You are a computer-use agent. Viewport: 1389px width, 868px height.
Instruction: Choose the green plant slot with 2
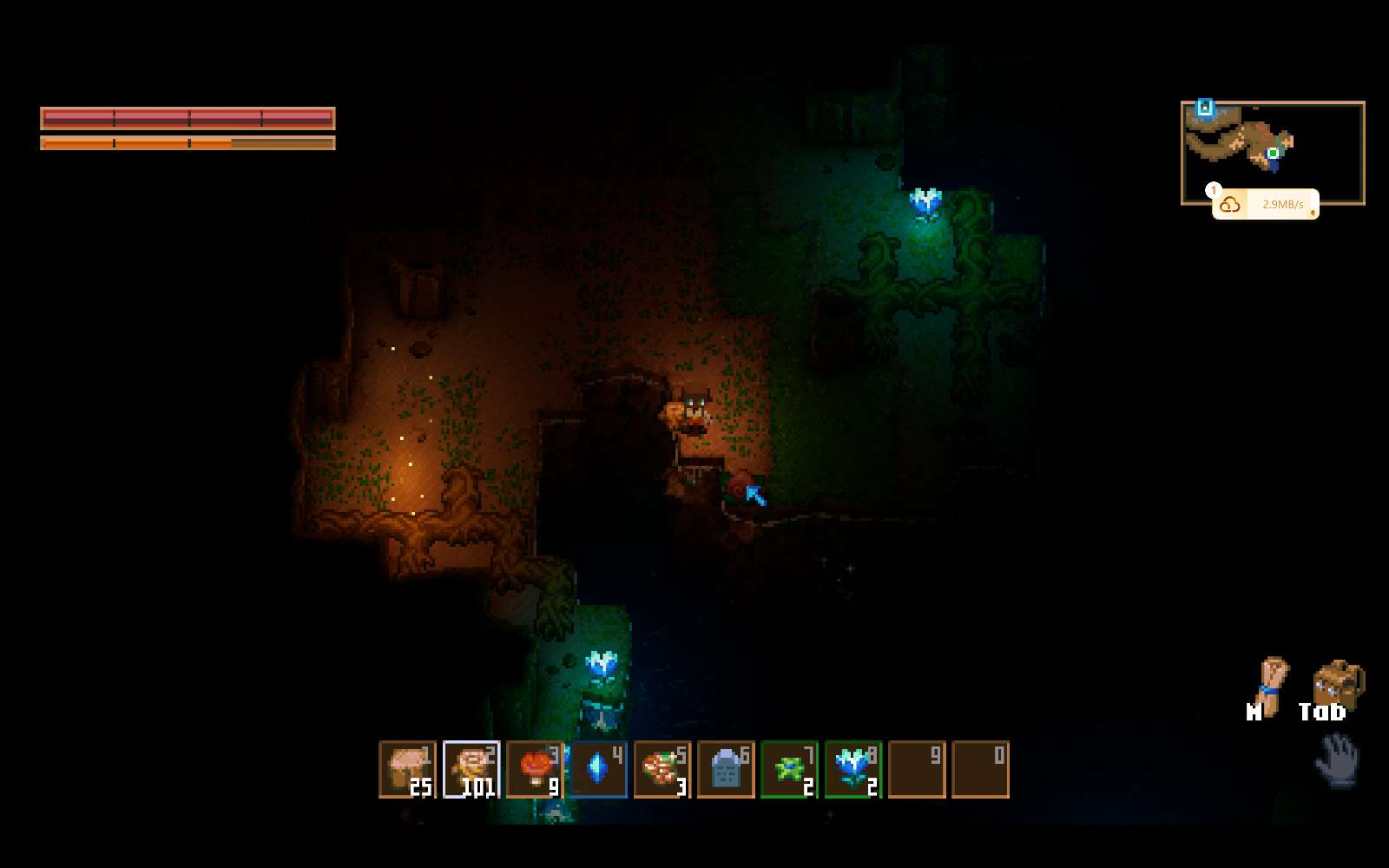[x=789, y=769]
